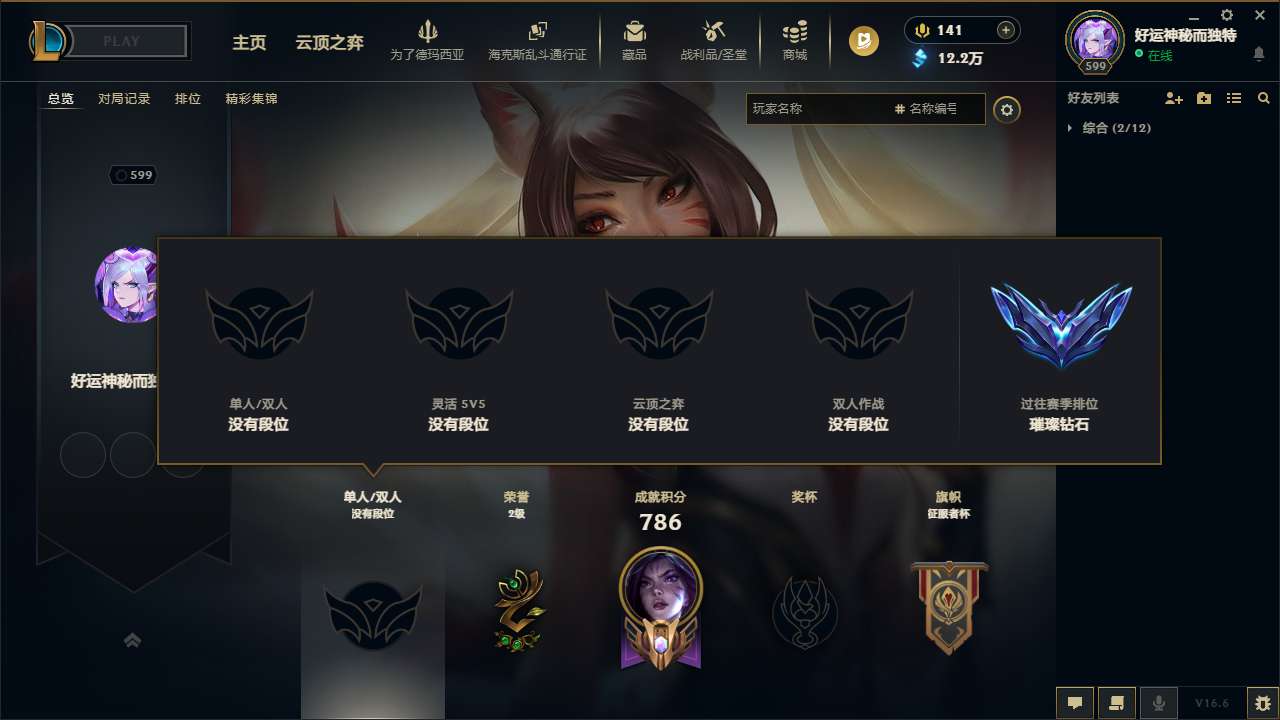Toggle the microphone icon in bottom bar
Viewport: 1280px width, 720px height.
pyautogui.click(x=1159, y=703)
